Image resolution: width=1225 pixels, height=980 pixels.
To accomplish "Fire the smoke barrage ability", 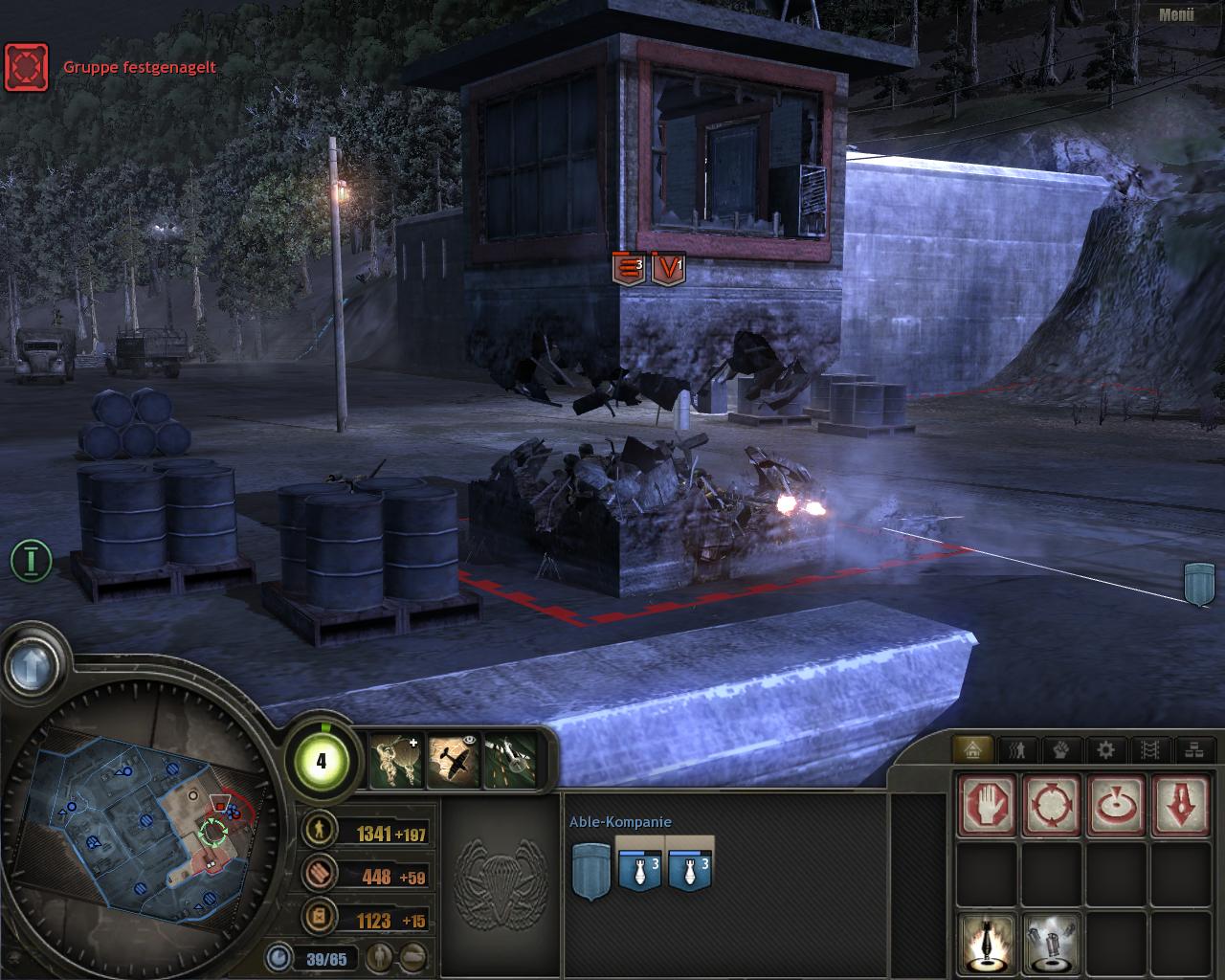I will (x=1052, y=943).
